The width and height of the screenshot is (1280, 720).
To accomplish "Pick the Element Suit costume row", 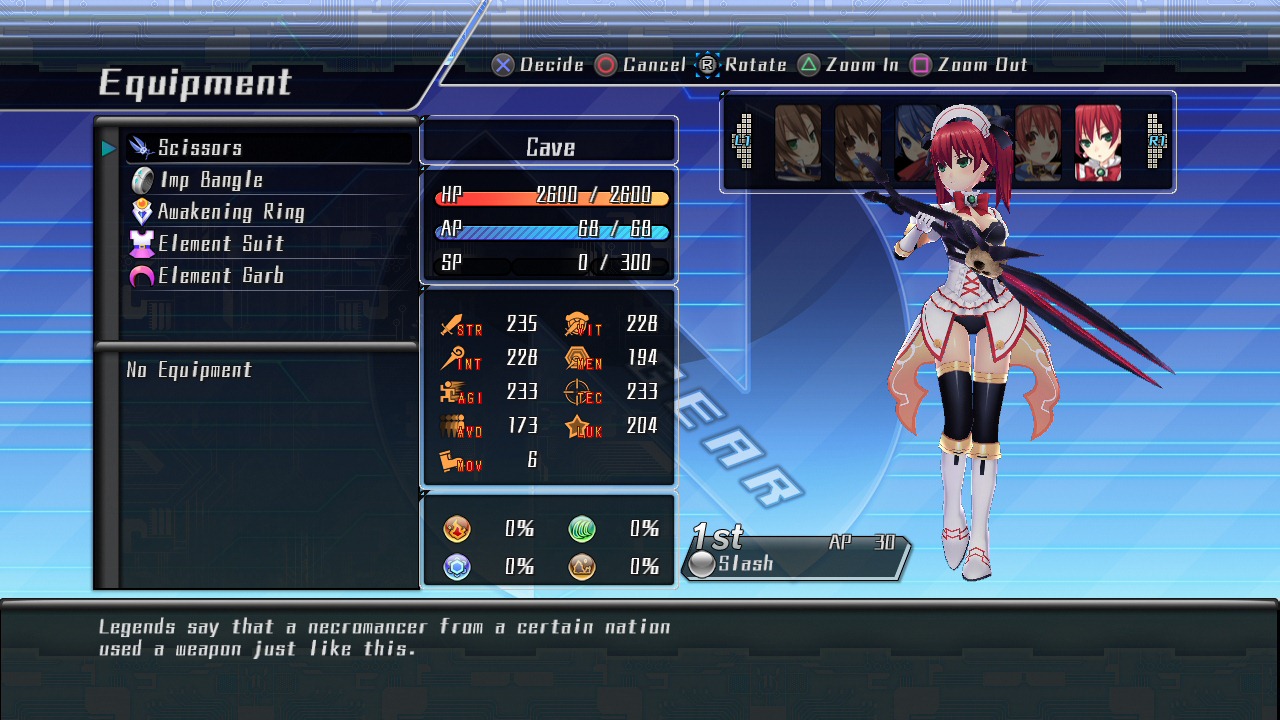I will [x=220, y=244].
